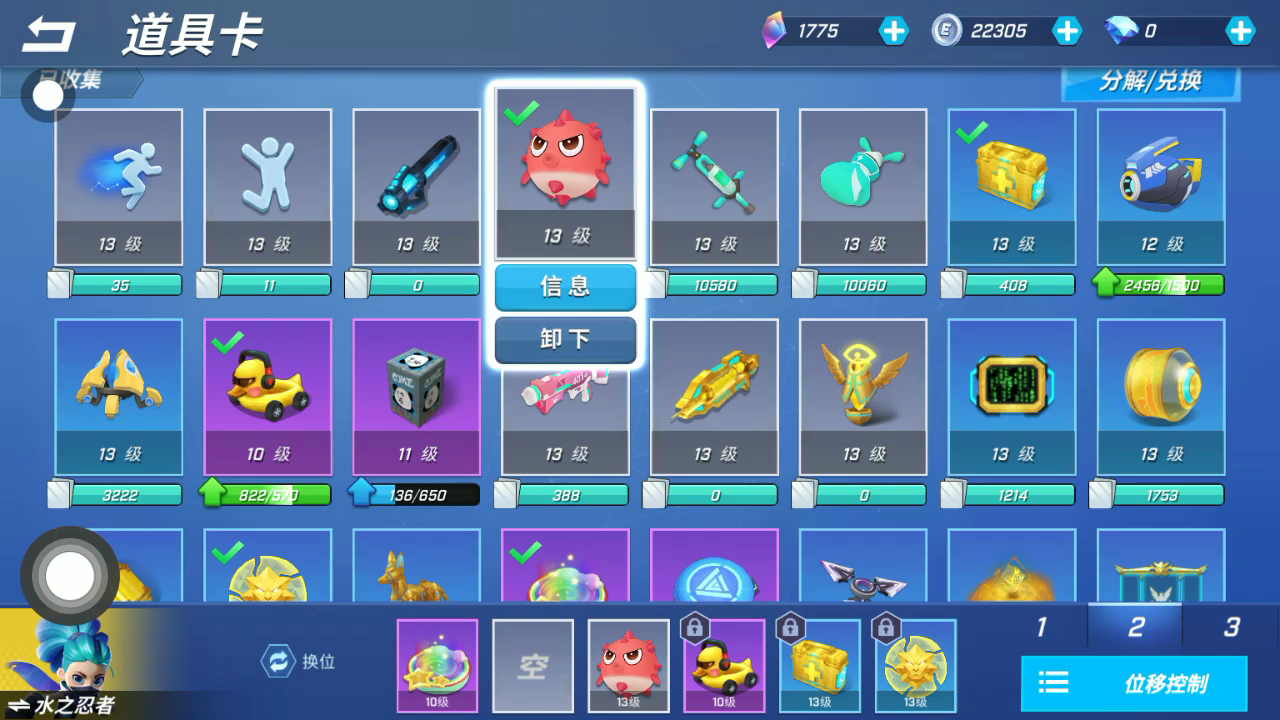Switch to loadout tab 1

click(x=1041, y=627)
